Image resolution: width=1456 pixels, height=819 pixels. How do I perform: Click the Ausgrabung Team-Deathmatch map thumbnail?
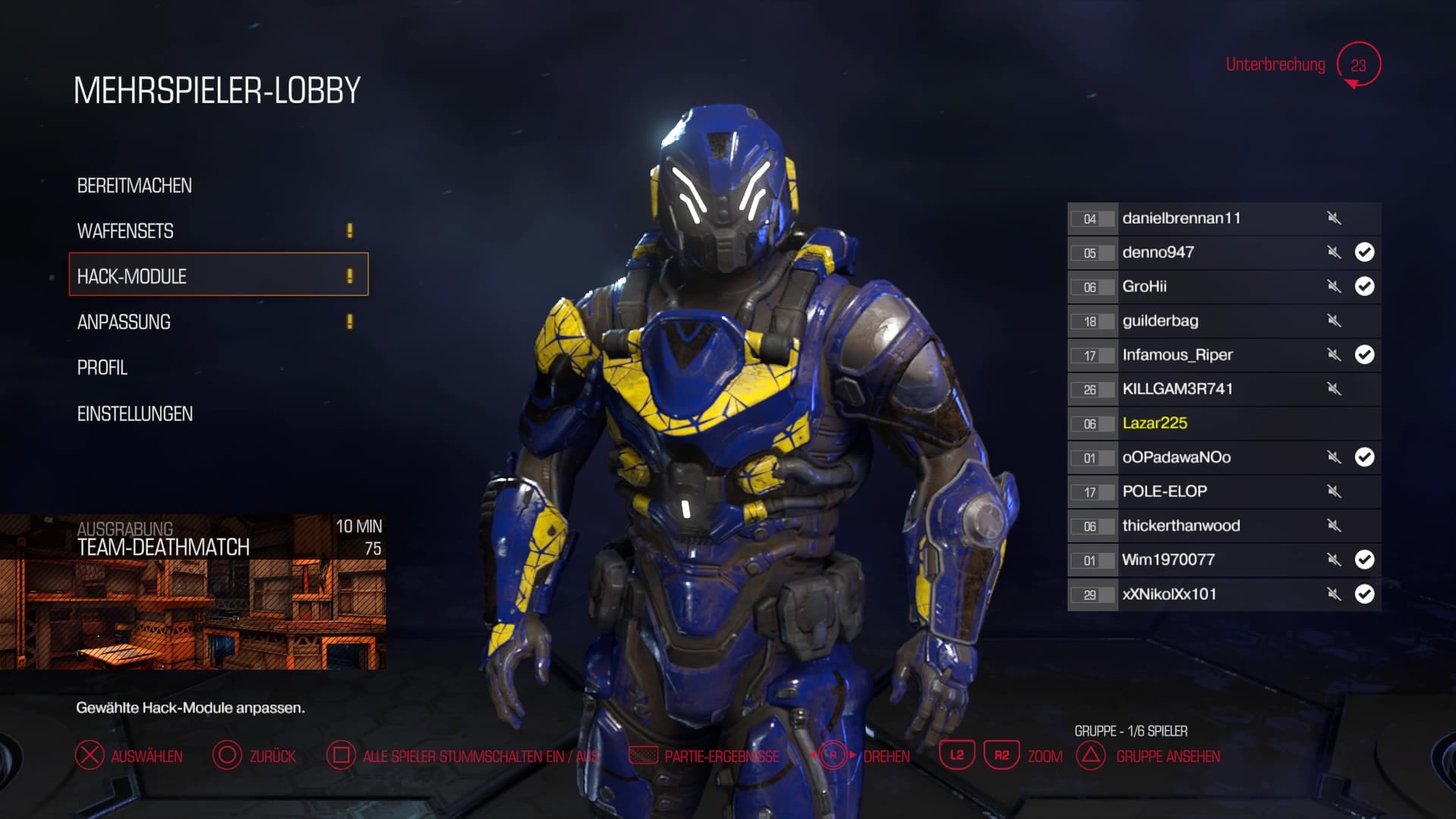(193, 592)
